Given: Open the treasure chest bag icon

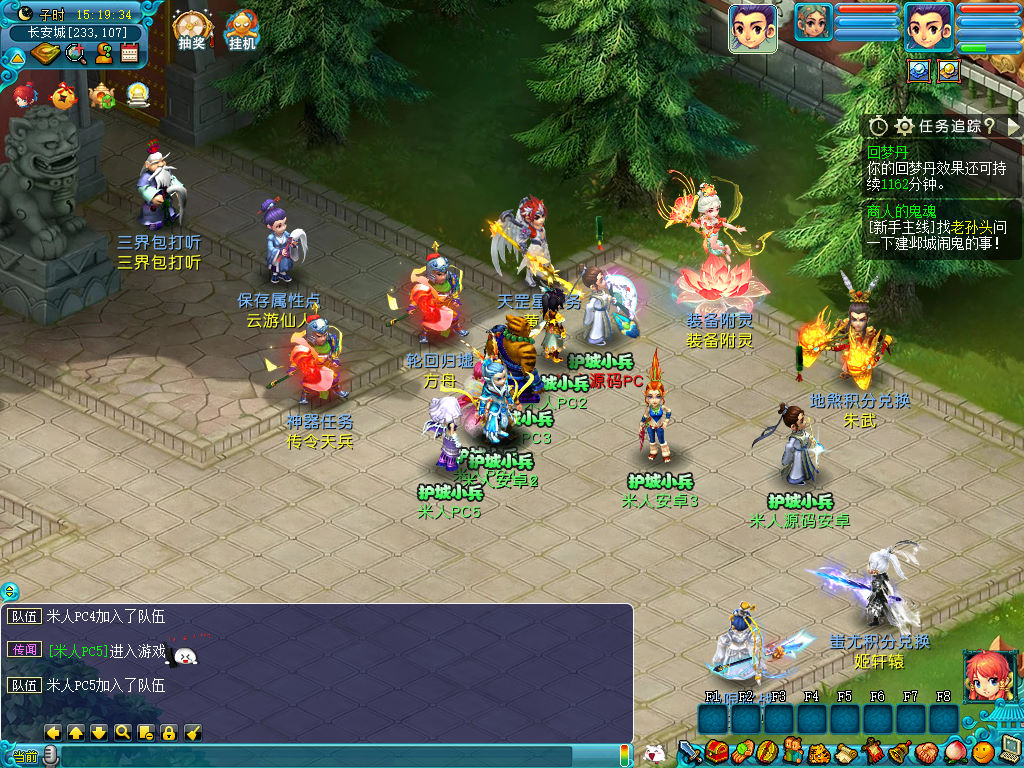Looking at the screenshot, I should (715, 751).
